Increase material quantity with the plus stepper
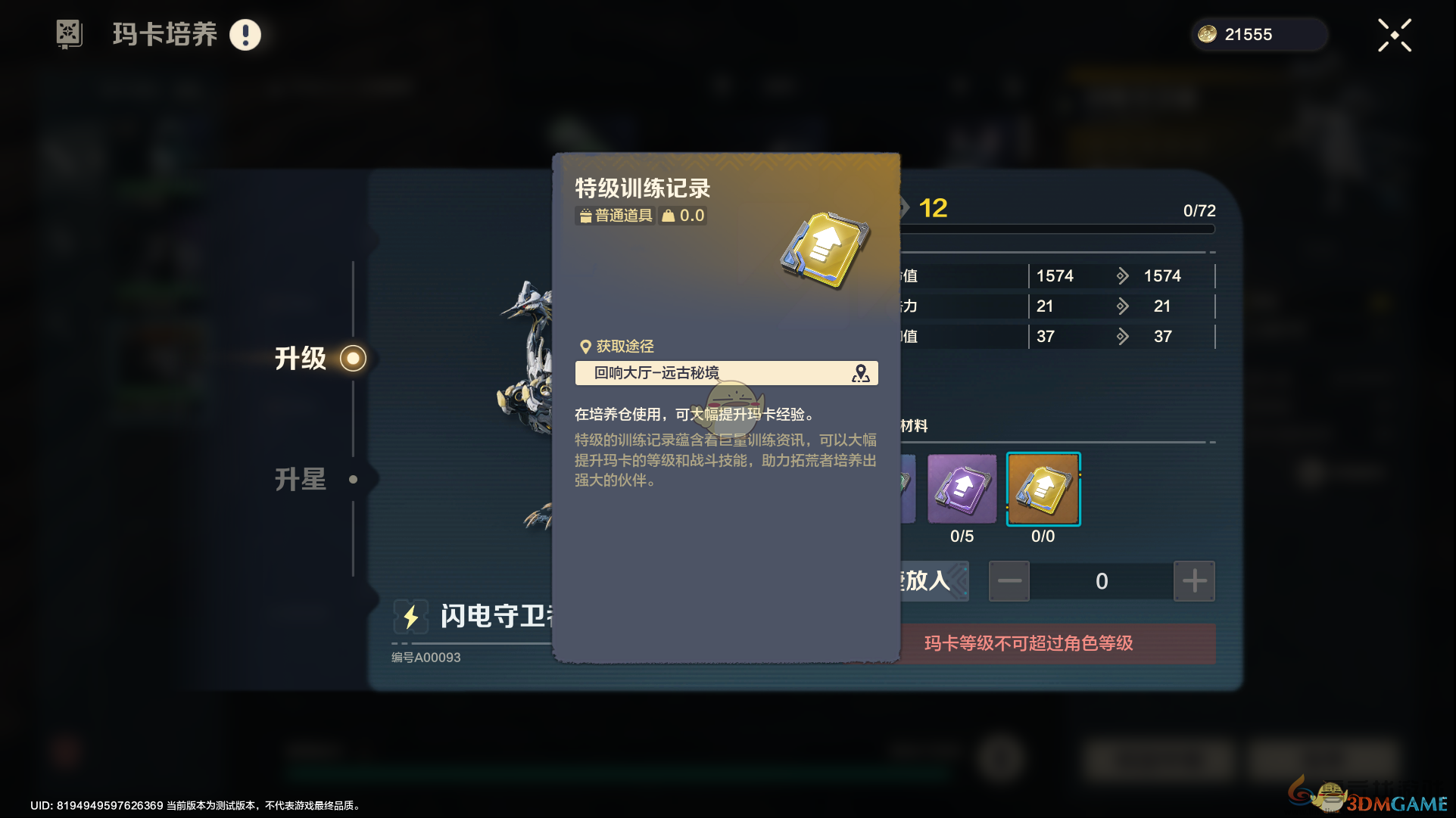Screen dimensions: 1456x818 pyautogui.click(x=1194, y=580)
